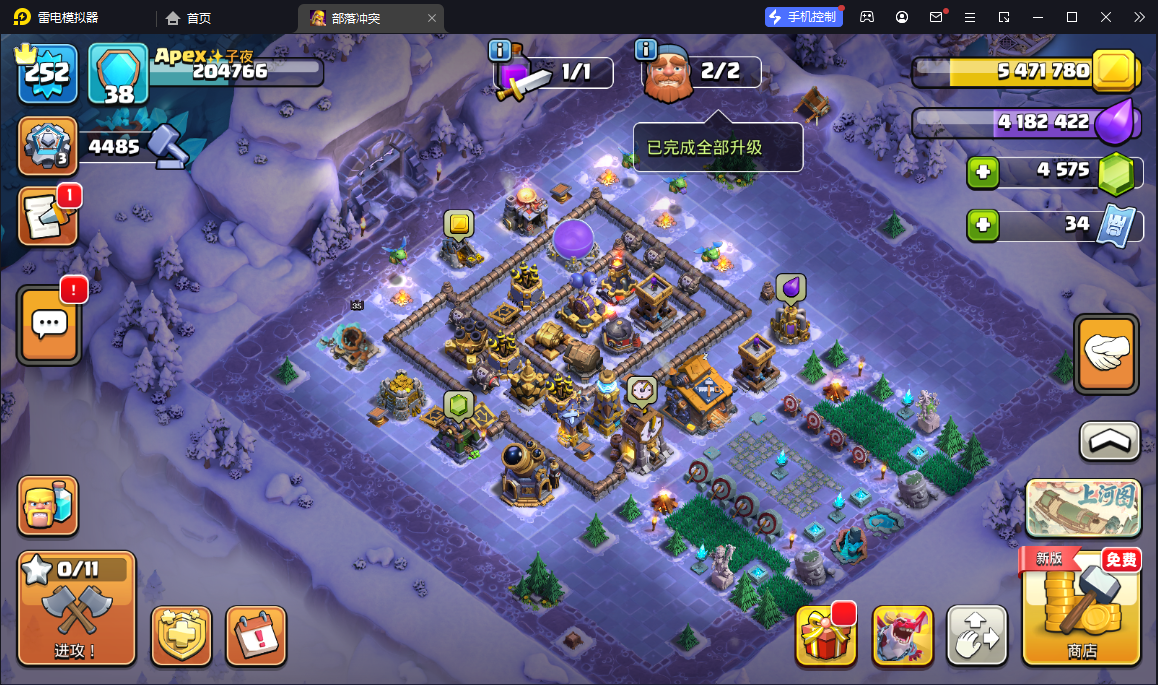Open the gift box rewards button

[826, 635]
